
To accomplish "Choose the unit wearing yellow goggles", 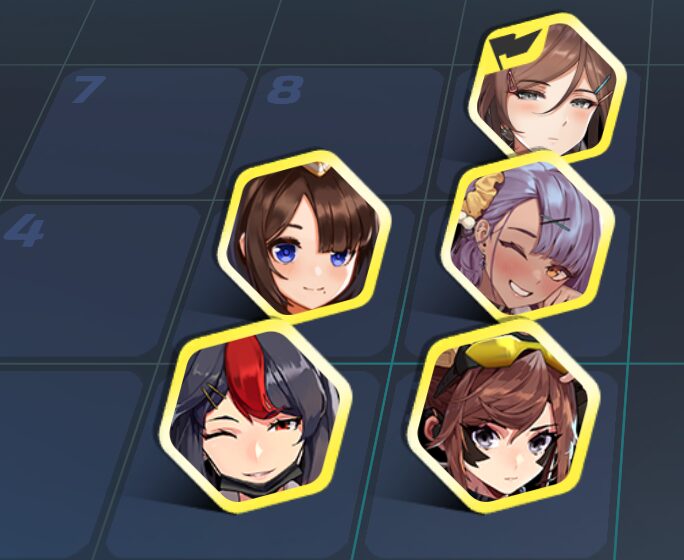I will [508, 416].
